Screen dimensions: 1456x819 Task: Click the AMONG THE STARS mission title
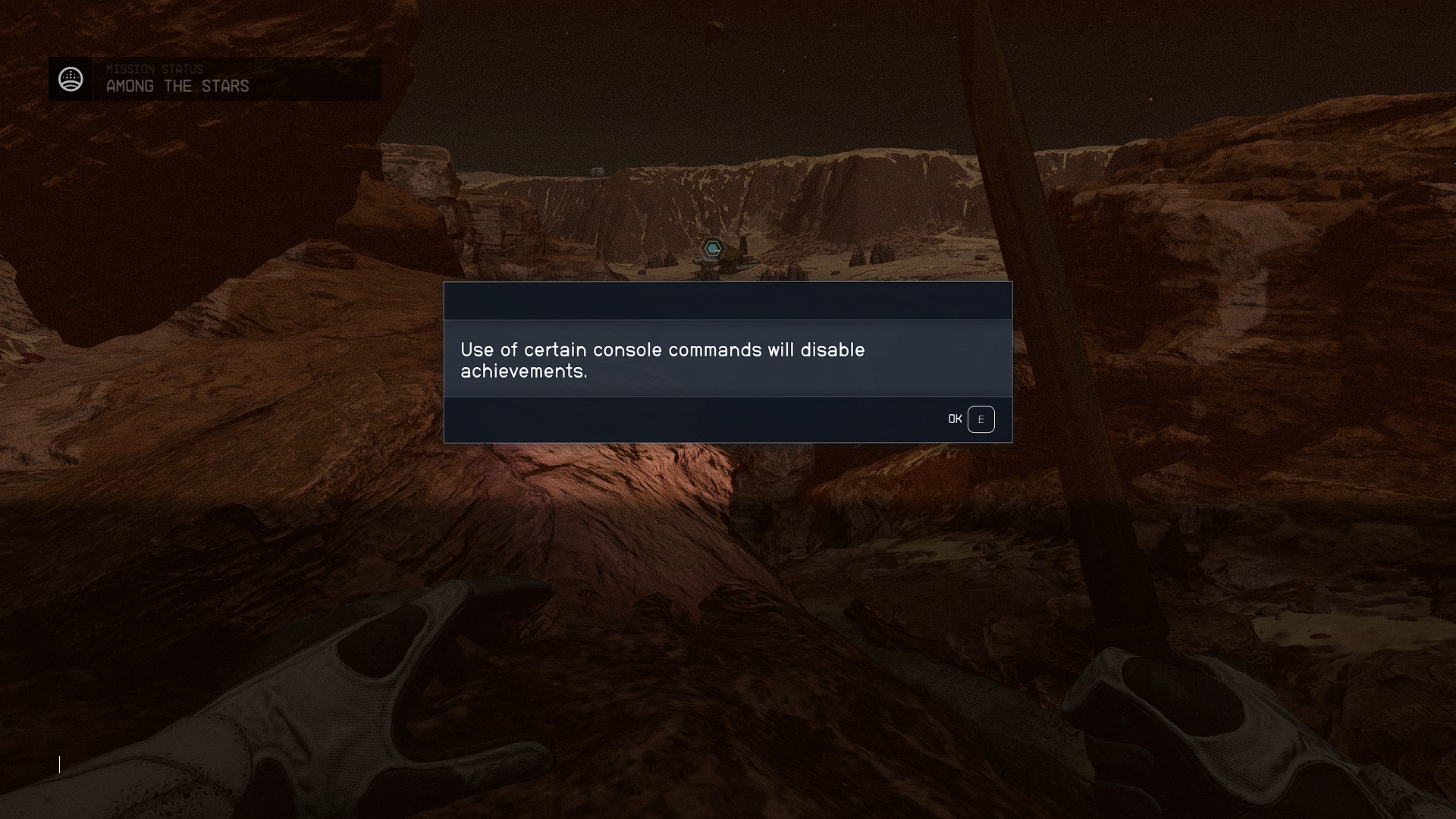[177, 86]
